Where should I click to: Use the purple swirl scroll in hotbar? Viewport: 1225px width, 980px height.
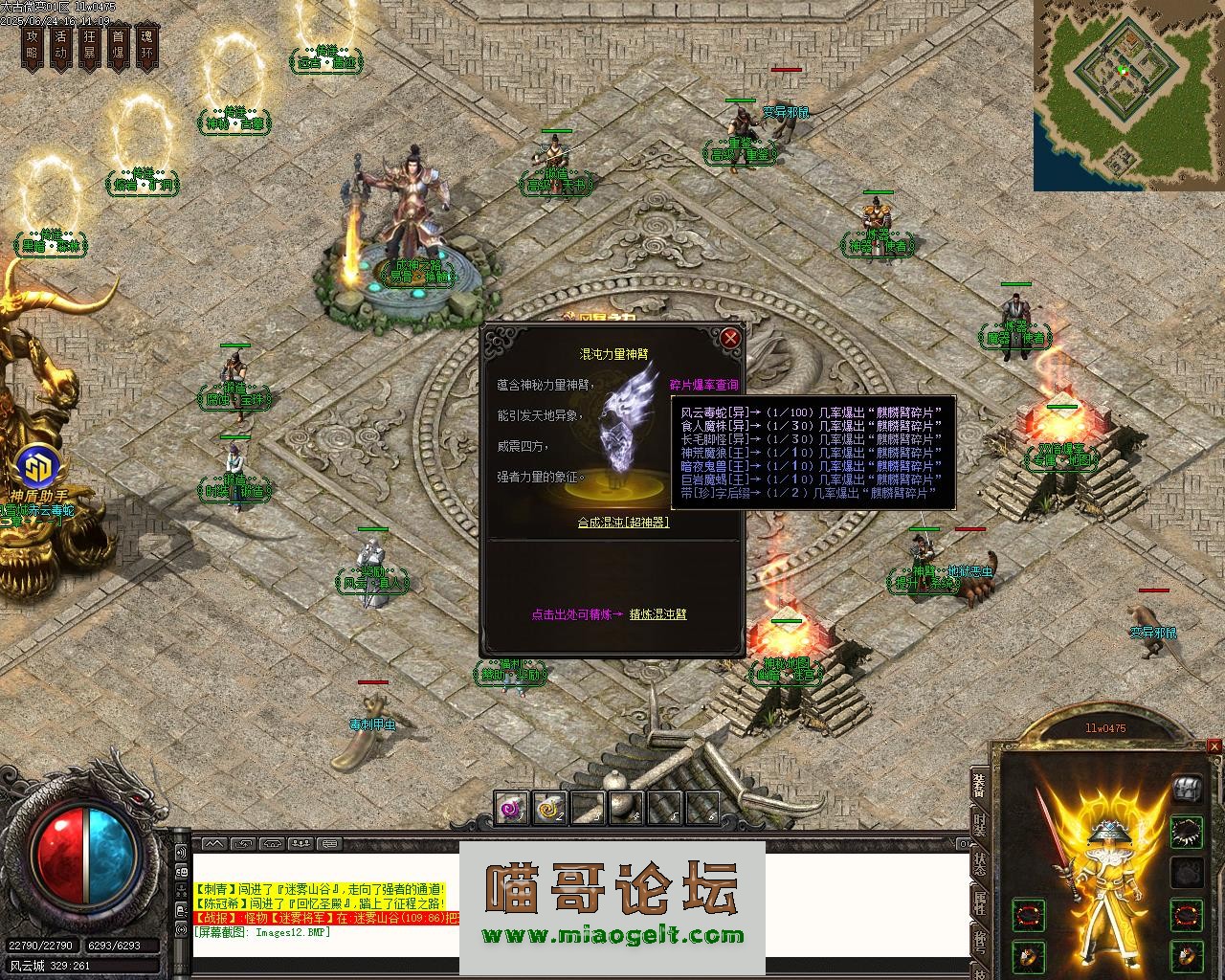click(512, 809)
